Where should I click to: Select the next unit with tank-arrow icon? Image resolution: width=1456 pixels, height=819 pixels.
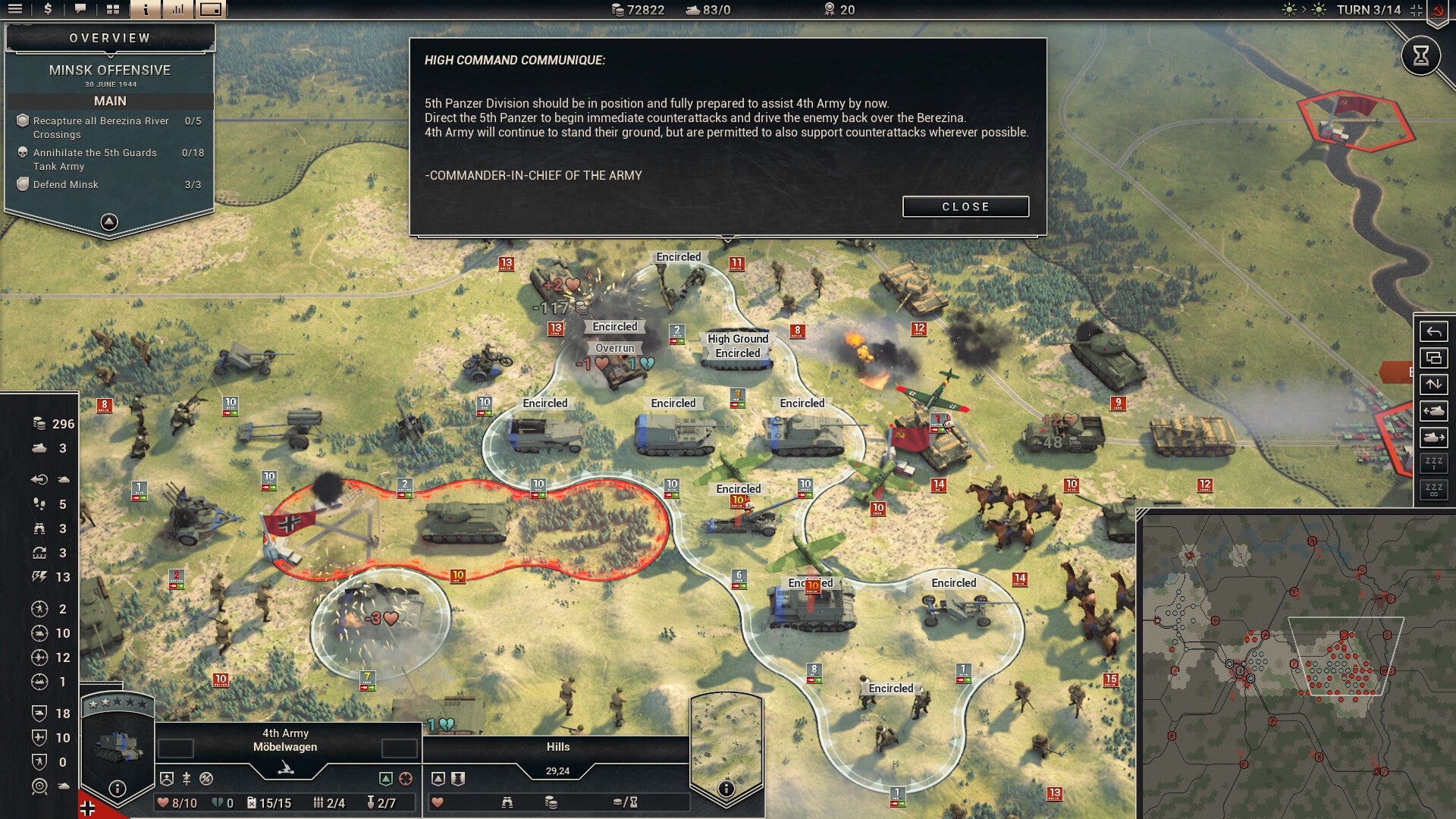click(1436, 435)
